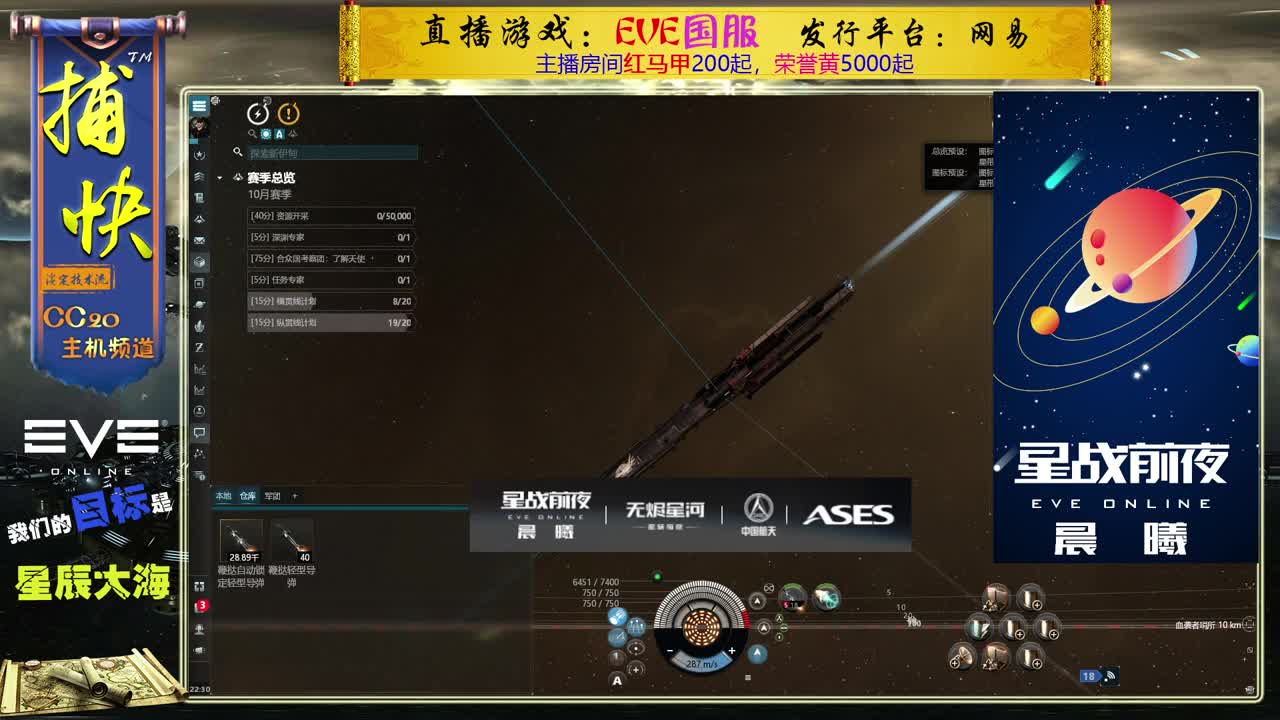This screenshot has width=1280, height=720.
Task: Click the minus button on the speed throttle
Action: (x=669, y=650)
